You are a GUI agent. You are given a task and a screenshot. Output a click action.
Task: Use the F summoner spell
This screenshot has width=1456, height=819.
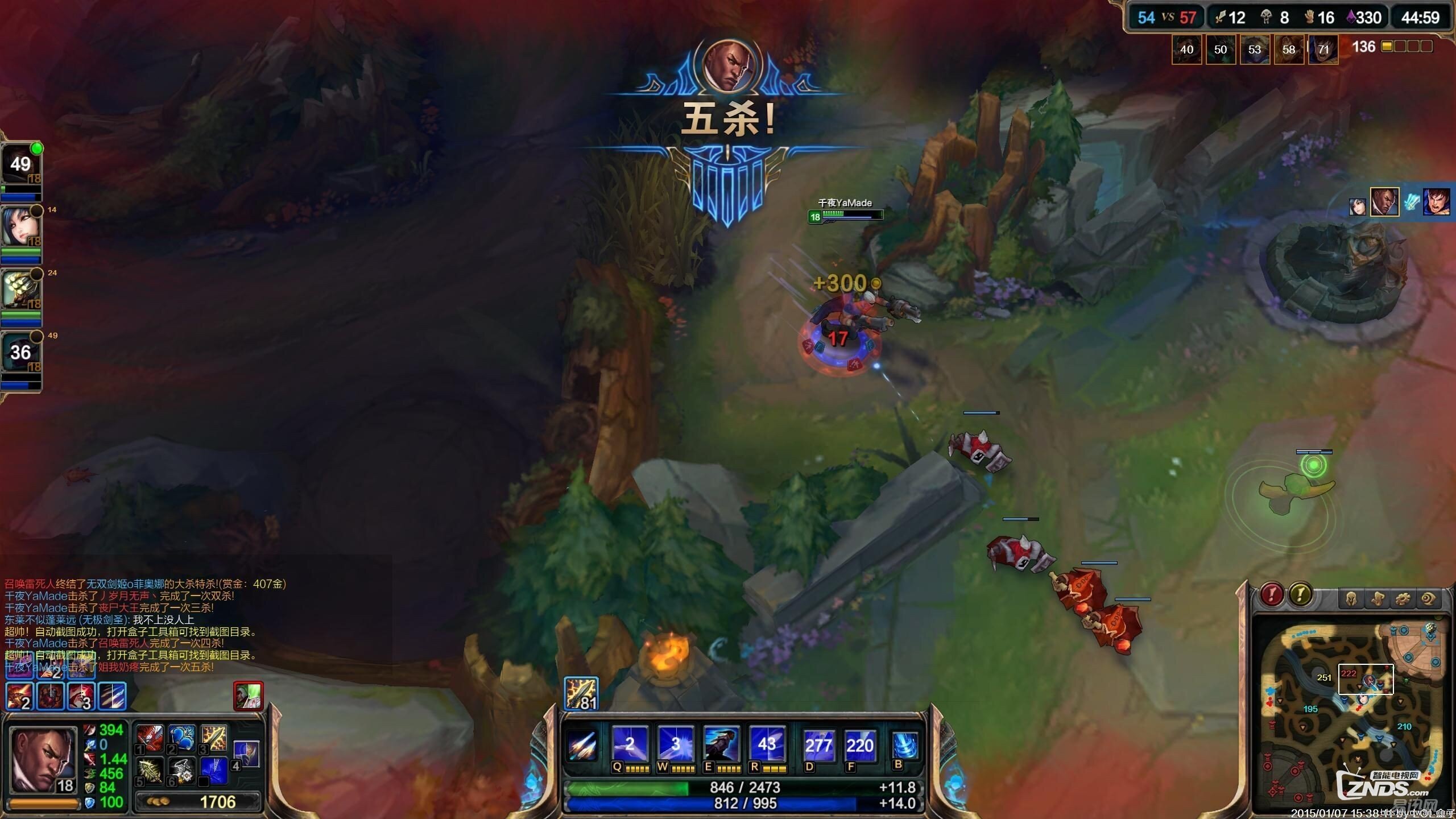859,746
